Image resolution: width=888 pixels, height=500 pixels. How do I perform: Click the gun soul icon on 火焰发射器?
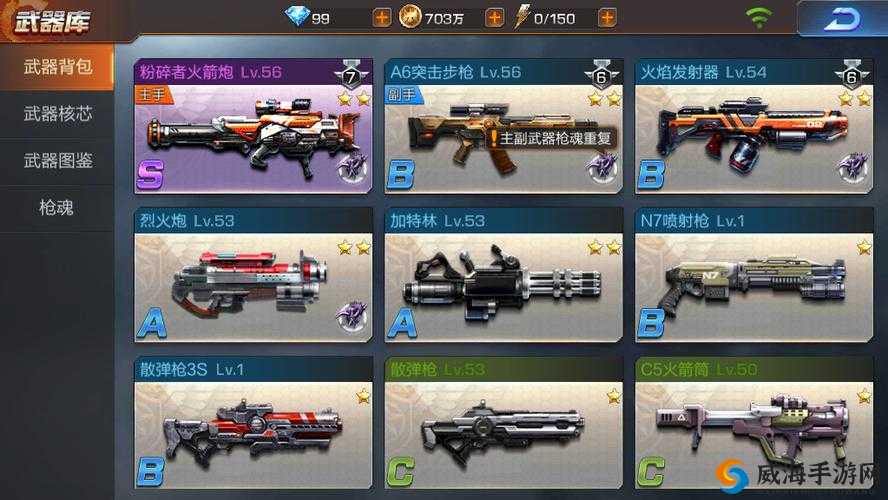[x=853, y=166]
